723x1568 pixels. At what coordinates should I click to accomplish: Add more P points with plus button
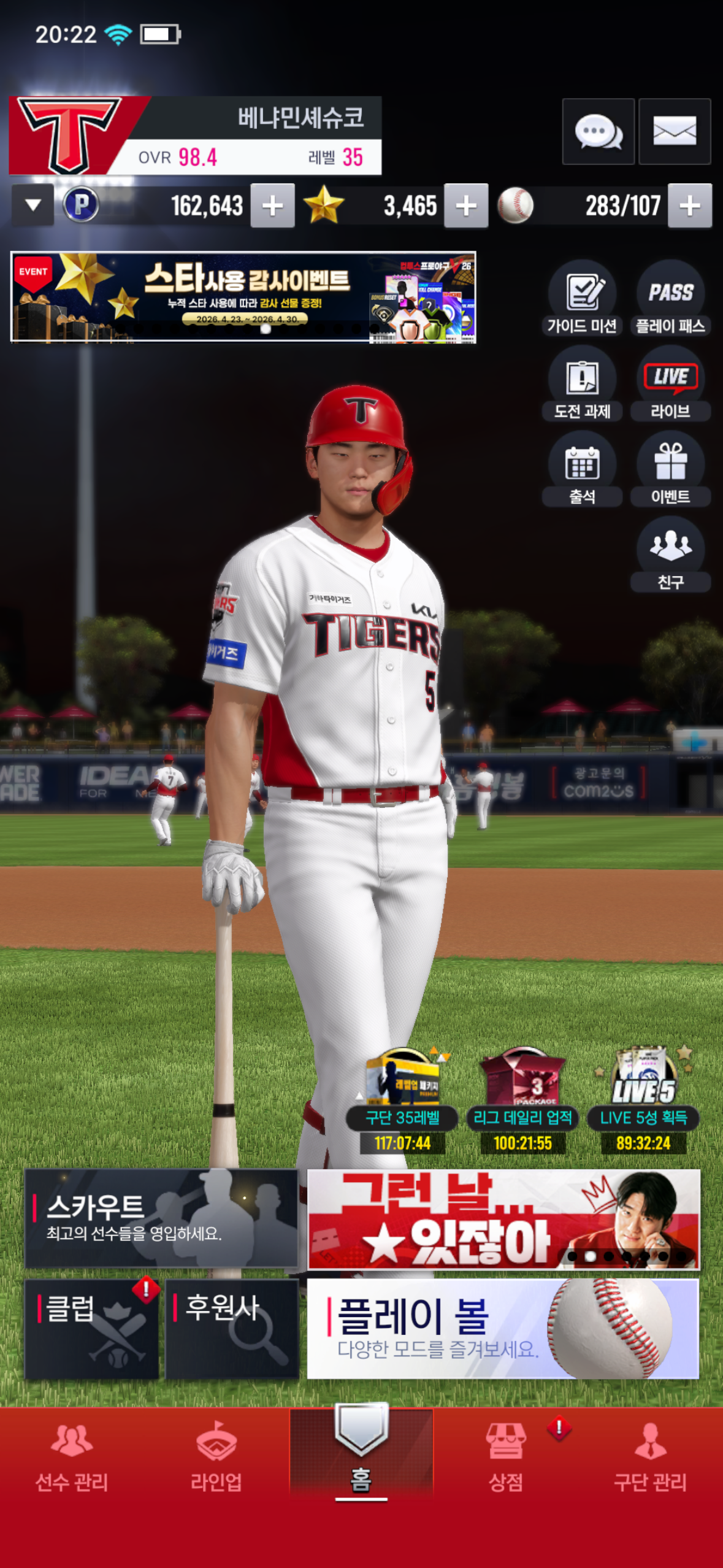272,206
